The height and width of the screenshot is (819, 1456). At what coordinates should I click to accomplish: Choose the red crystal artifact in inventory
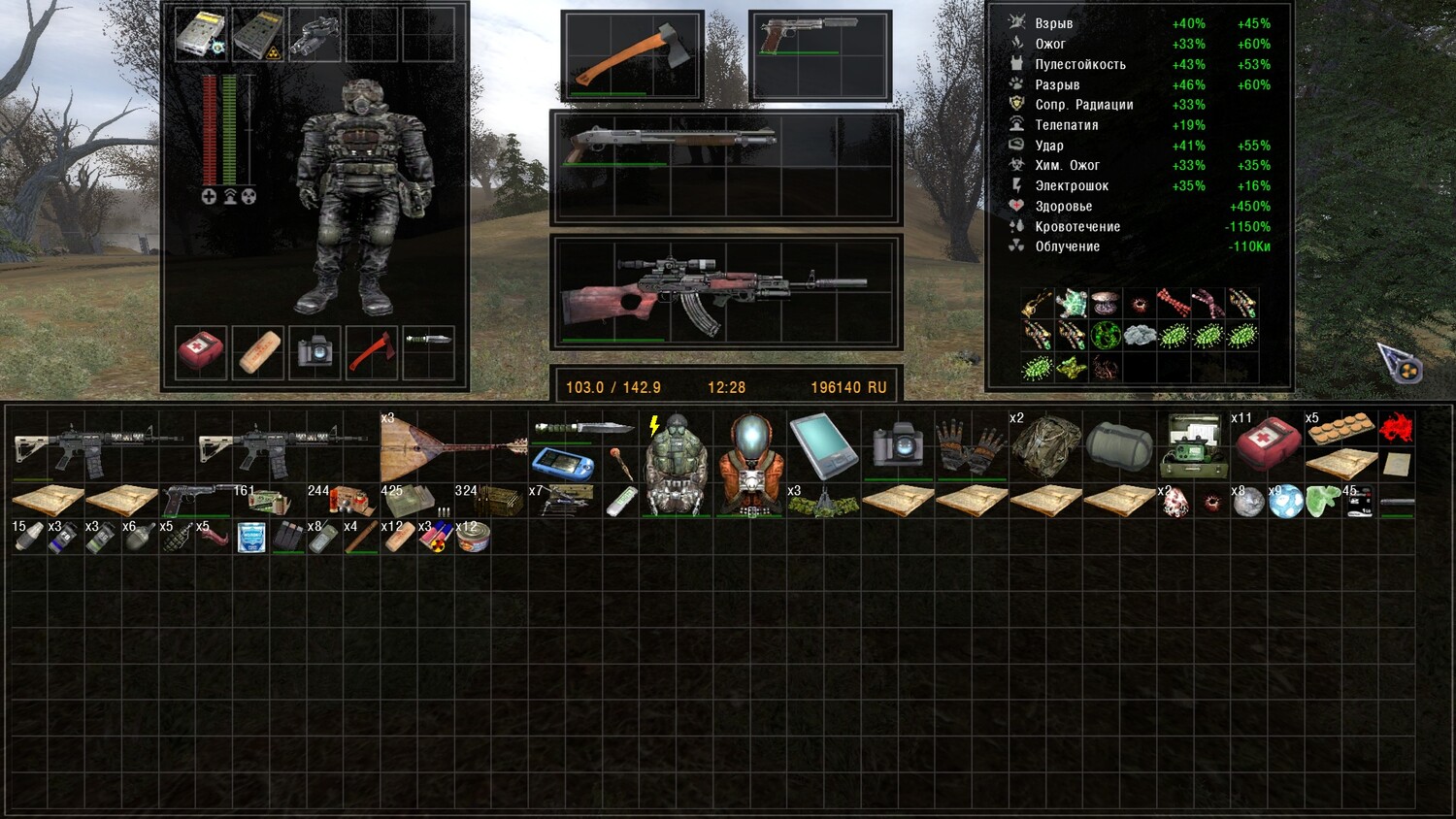tap(1396, 427)
